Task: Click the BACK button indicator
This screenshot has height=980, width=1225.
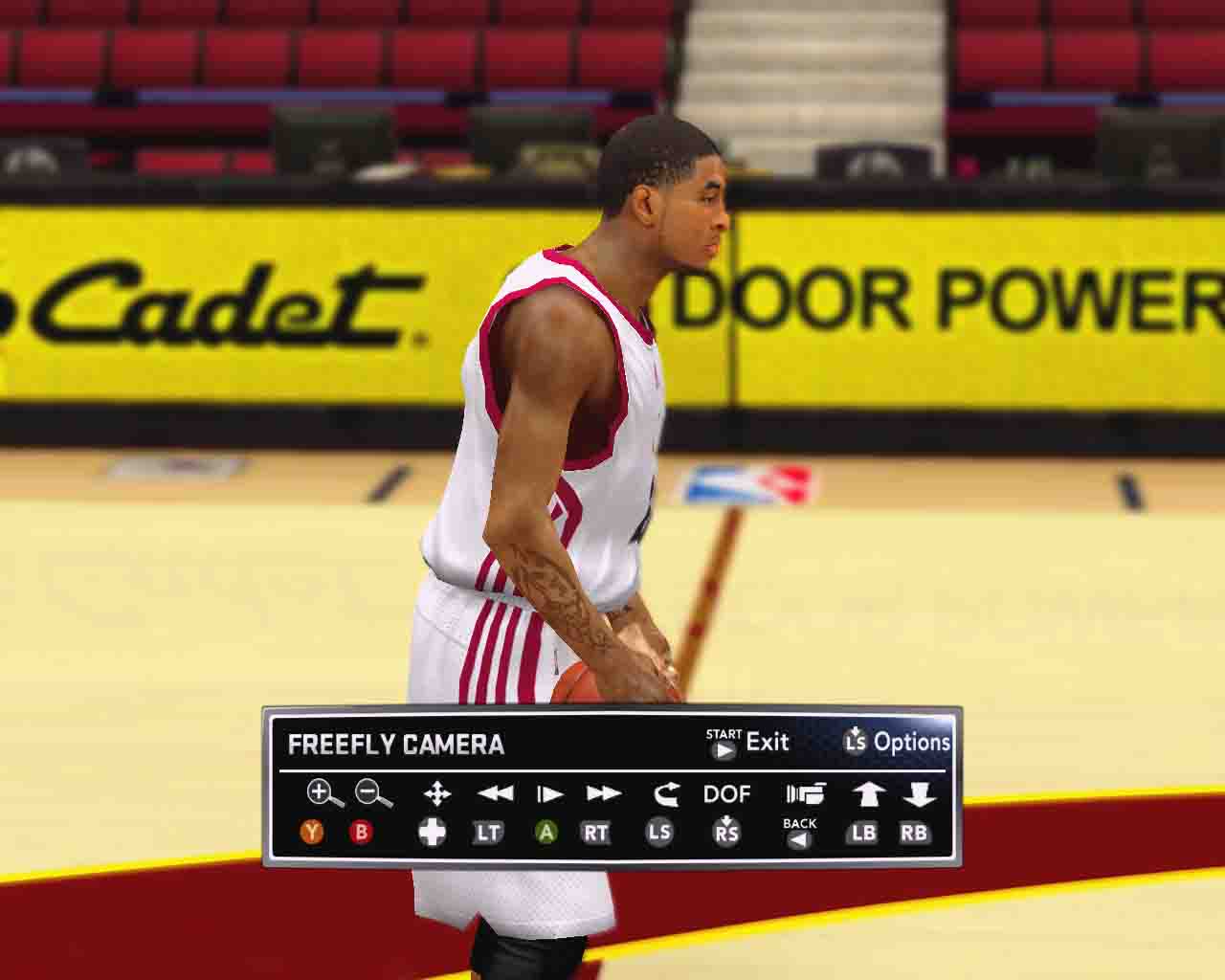Action: point(799,833)
